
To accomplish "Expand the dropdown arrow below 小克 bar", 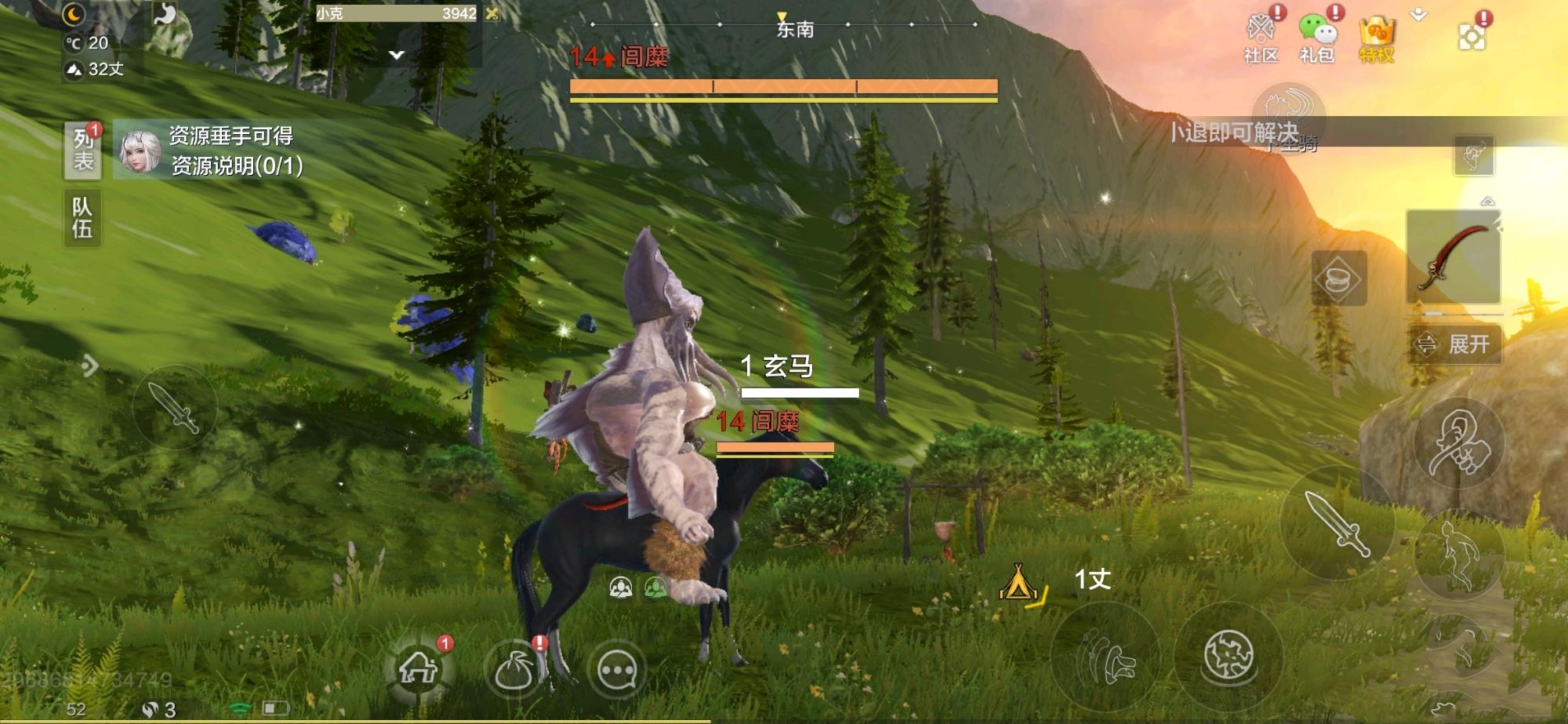I will 397,55.
